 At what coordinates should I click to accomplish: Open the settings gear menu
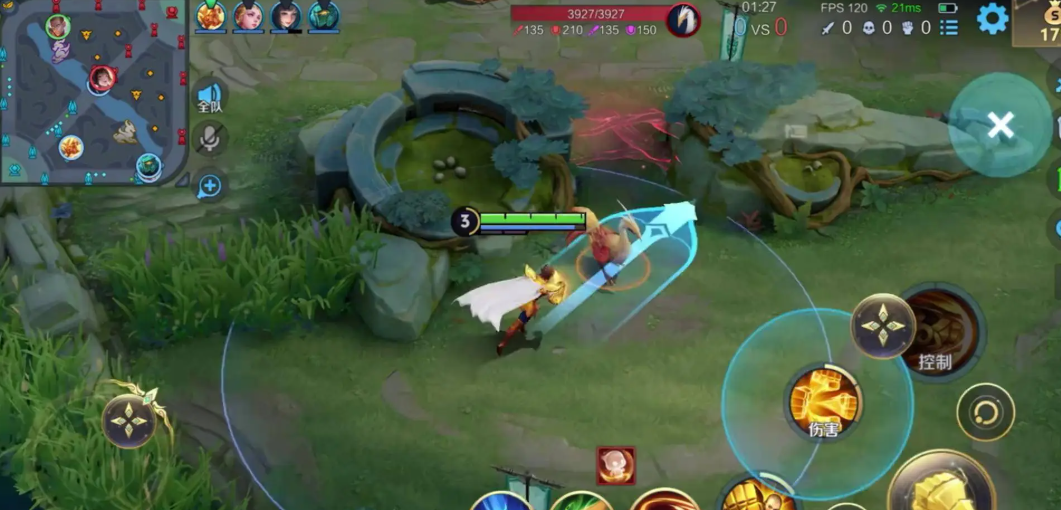(992, 18)
